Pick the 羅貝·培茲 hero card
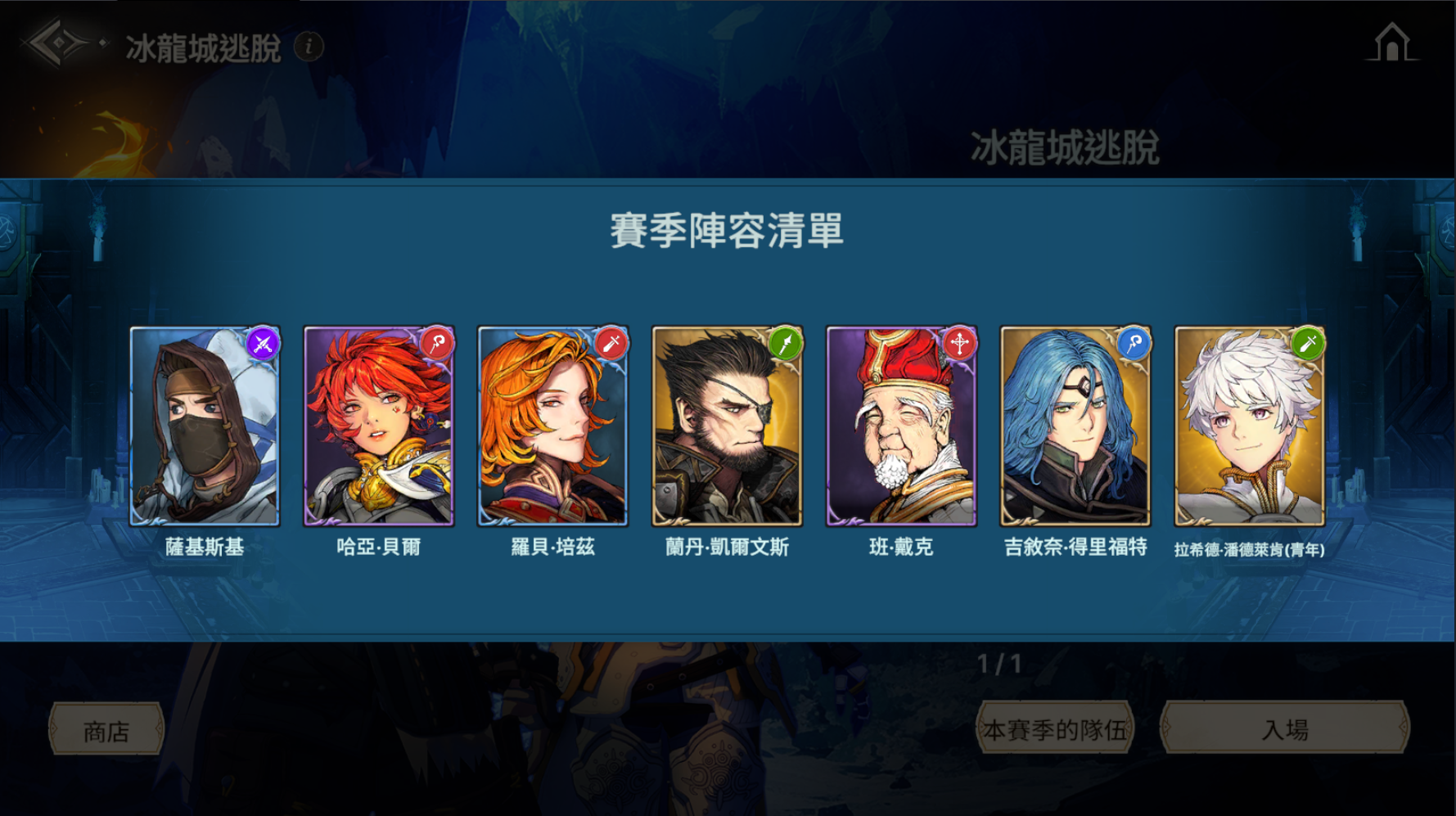Image resolution: width=1456 pixels, height=816 pixels. pos(552,426)
